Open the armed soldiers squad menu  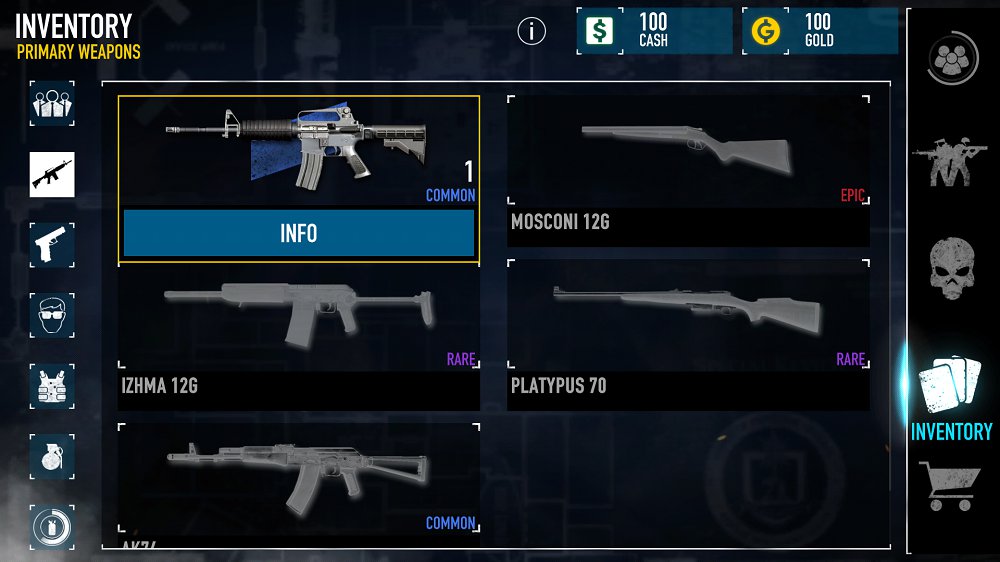[x=950, y=162]
